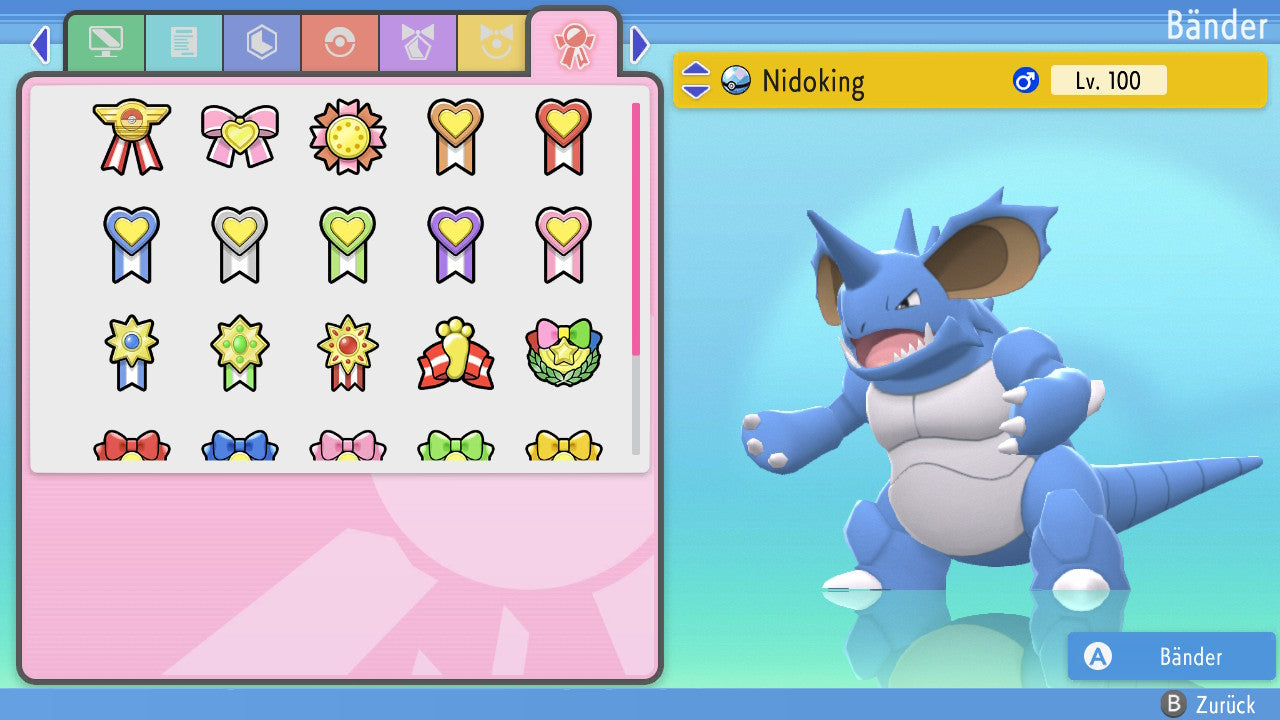Pick the laurel wreath star ribbon
Viewport: 1280px width, 720px height.
point(563,354)
